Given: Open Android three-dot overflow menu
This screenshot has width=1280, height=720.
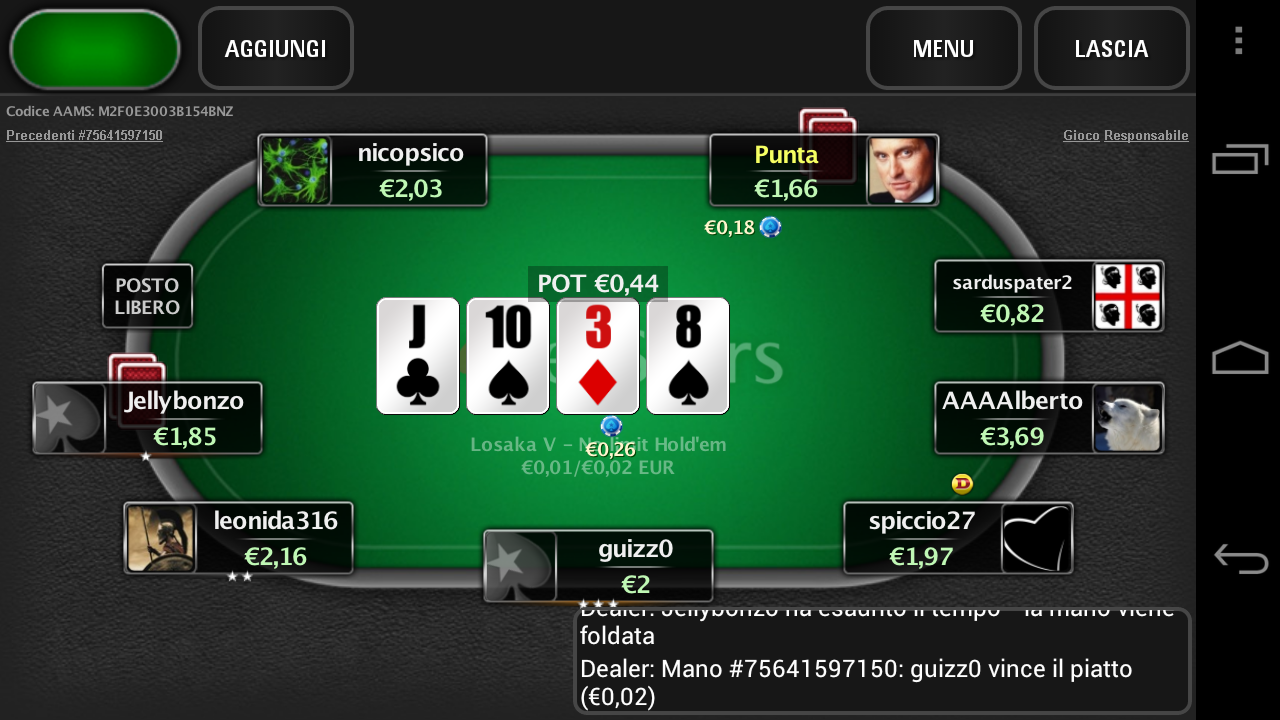Looking at the screenshot, I should point(1238,41).
